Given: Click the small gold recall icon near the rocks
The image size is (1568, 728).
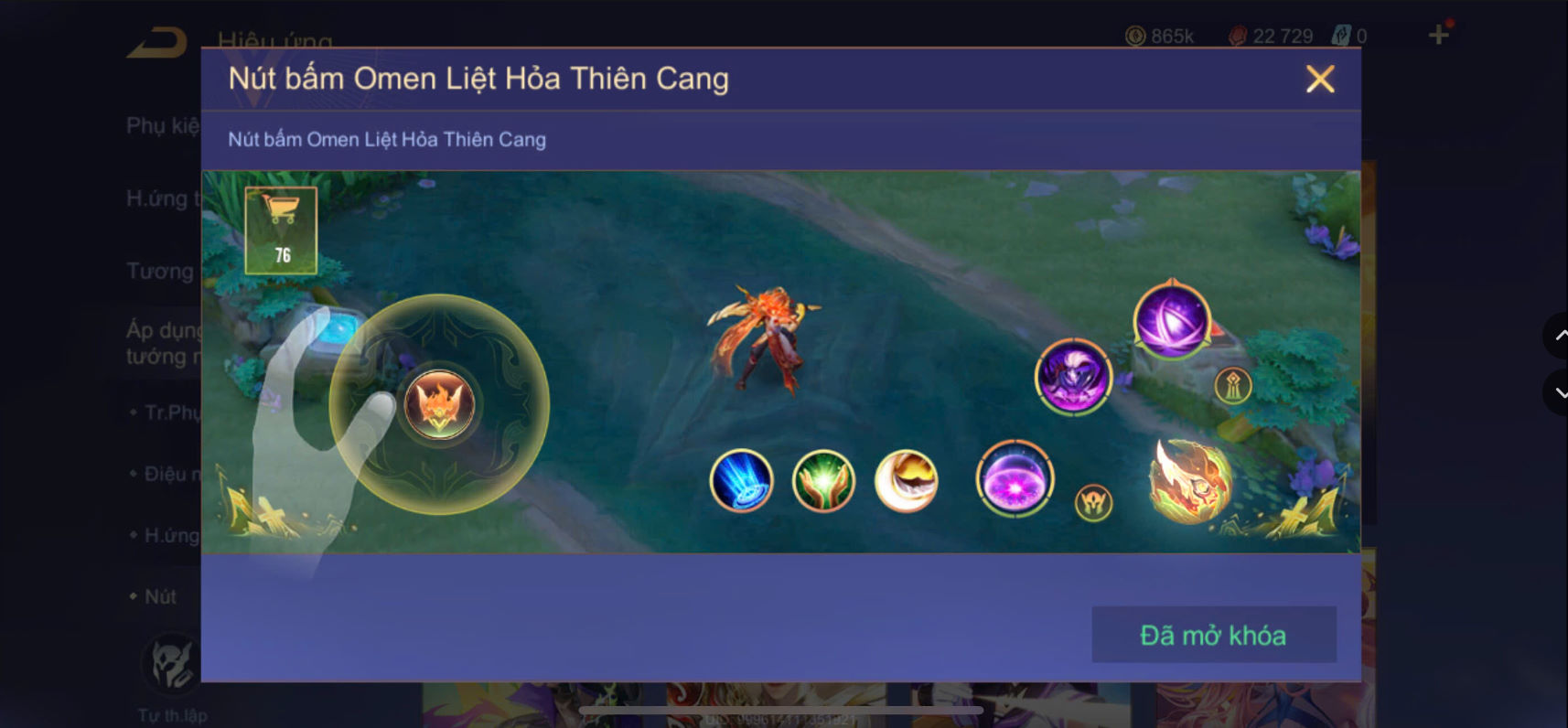Looking at the screenshot, I should tap(1233, 384).
